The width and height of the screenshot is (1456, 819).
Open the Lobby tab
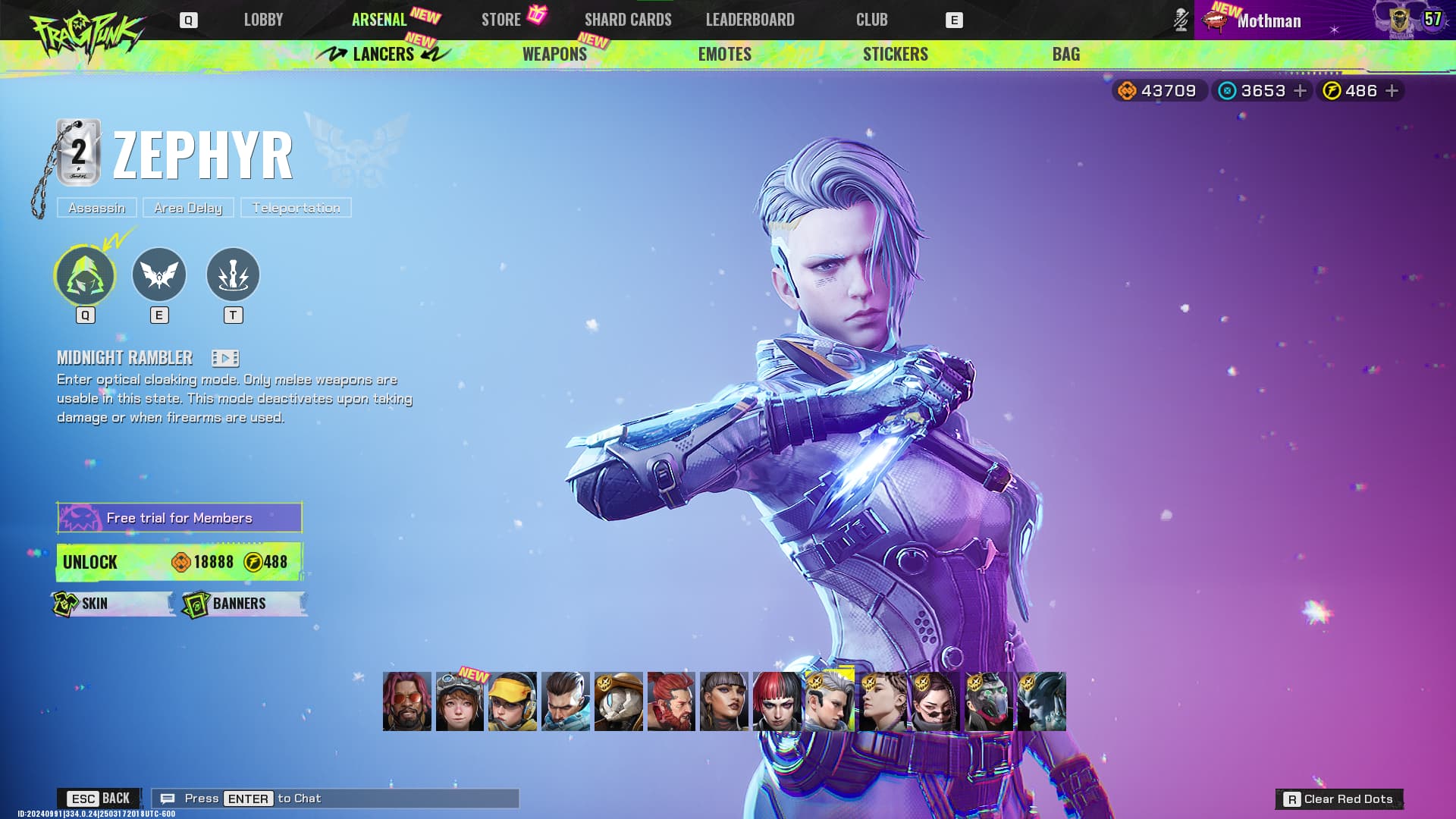coord(263,20)
